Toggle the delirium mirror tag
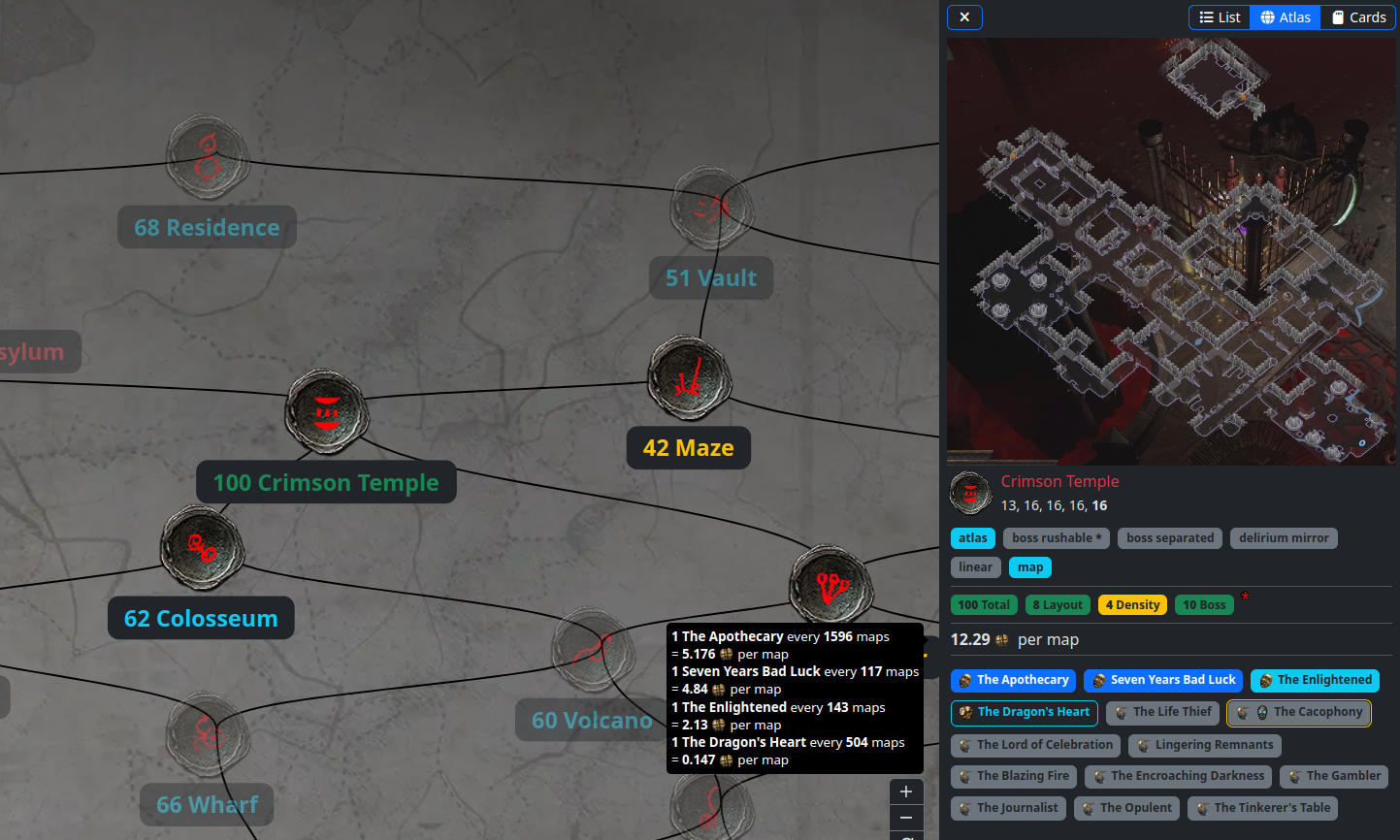Image resolution: width=1400 pixels, height=840 pixels. (1284, 538)
